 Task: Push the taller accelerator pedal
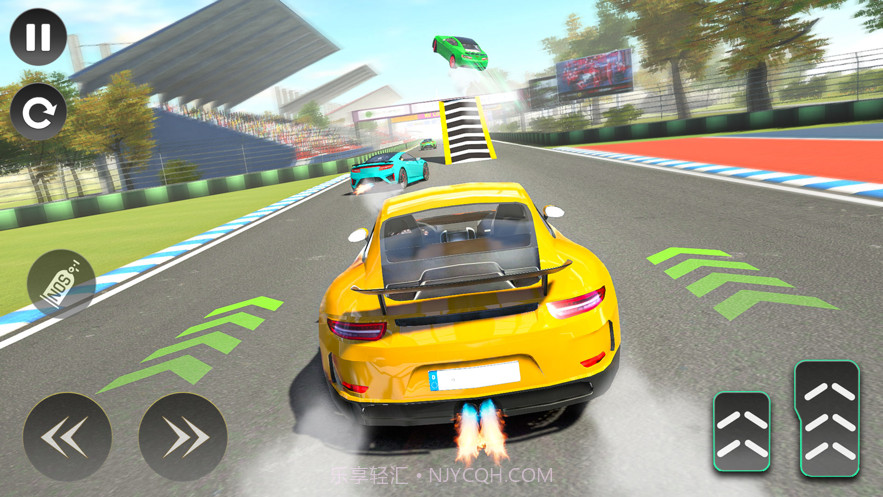pyautogui.click(x=826, y=418)
